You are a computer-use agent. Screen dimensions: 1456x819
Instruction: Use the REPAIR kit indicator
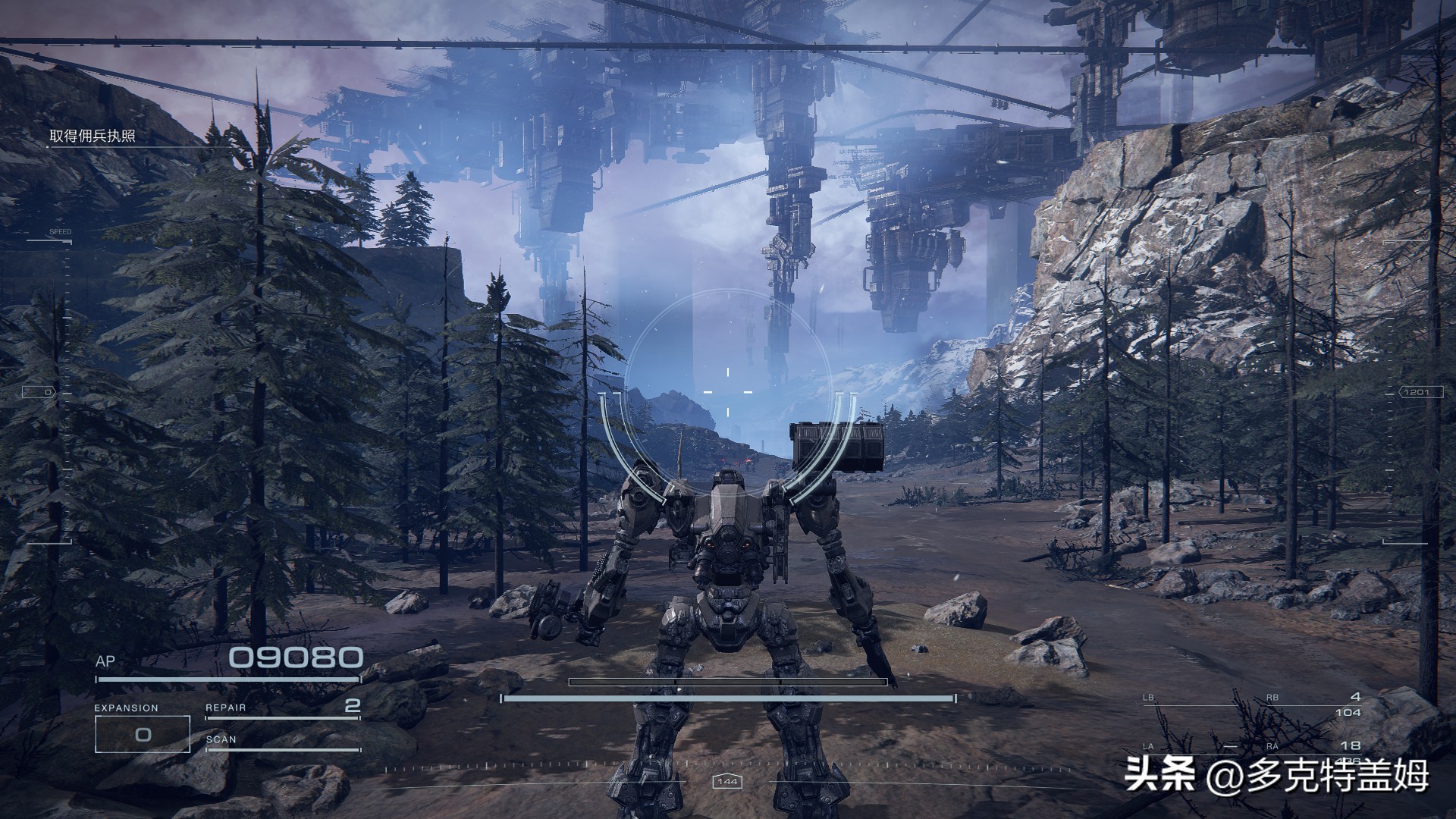(282, 708)
